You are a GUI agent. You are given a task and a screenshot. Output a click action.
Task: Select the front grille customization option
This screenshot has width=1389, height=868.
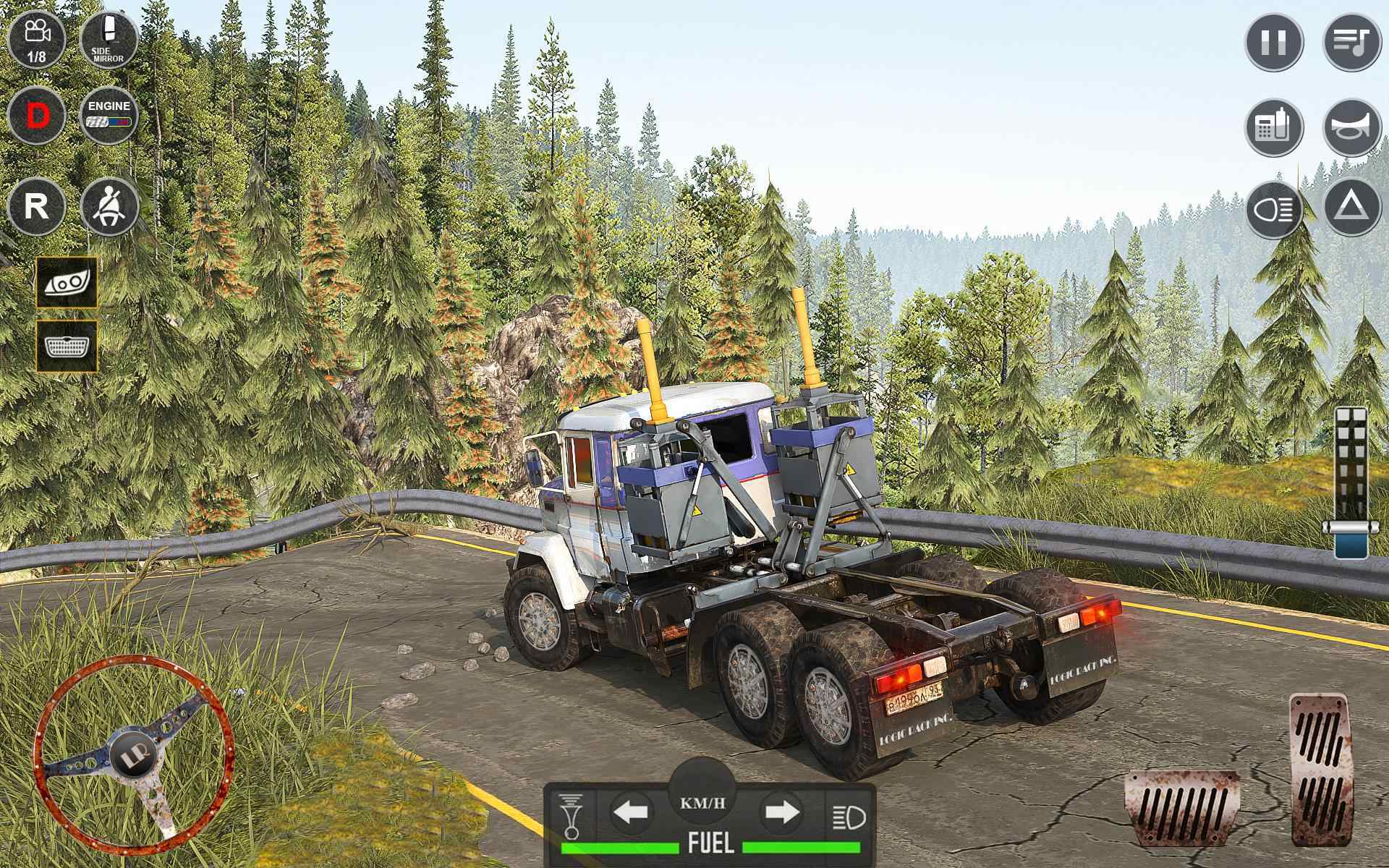67,346
